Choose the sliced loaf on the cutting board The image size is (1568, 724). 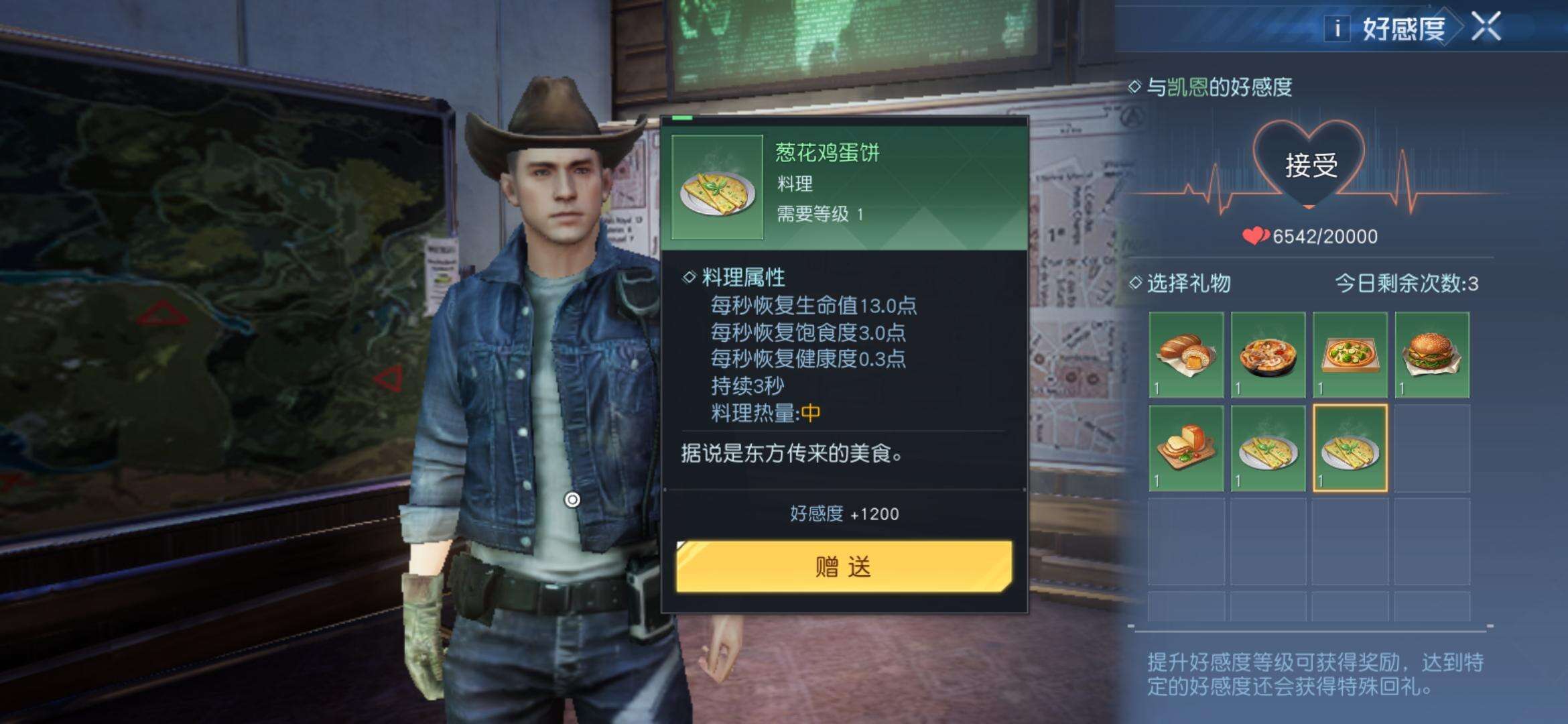coord(1186,448)
